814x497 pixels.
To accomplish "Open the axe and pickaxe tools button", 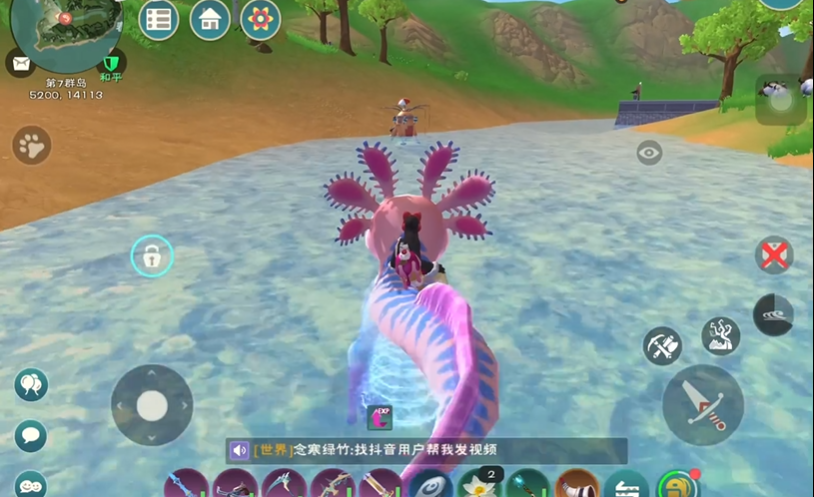I will pyautogui.click(x=662, y=346).
